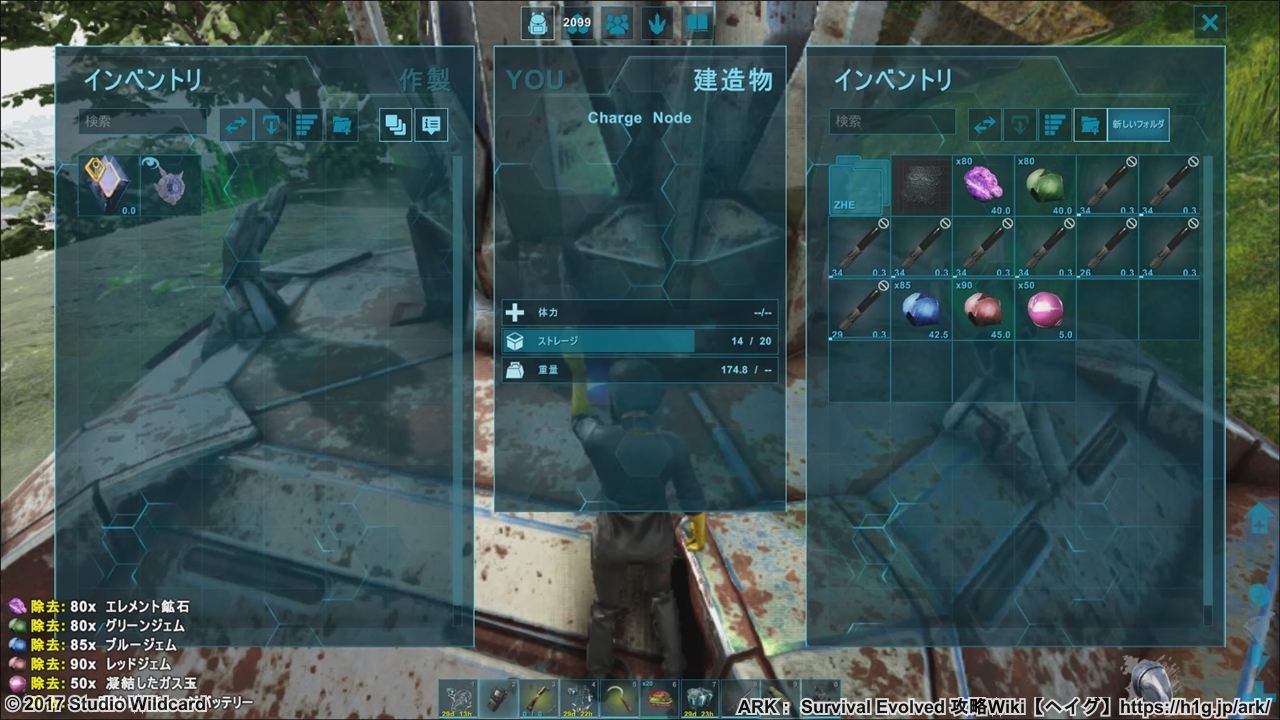Click the player inventory search field
This screenshot has height=720, width=1280.
tap(142, 122)
